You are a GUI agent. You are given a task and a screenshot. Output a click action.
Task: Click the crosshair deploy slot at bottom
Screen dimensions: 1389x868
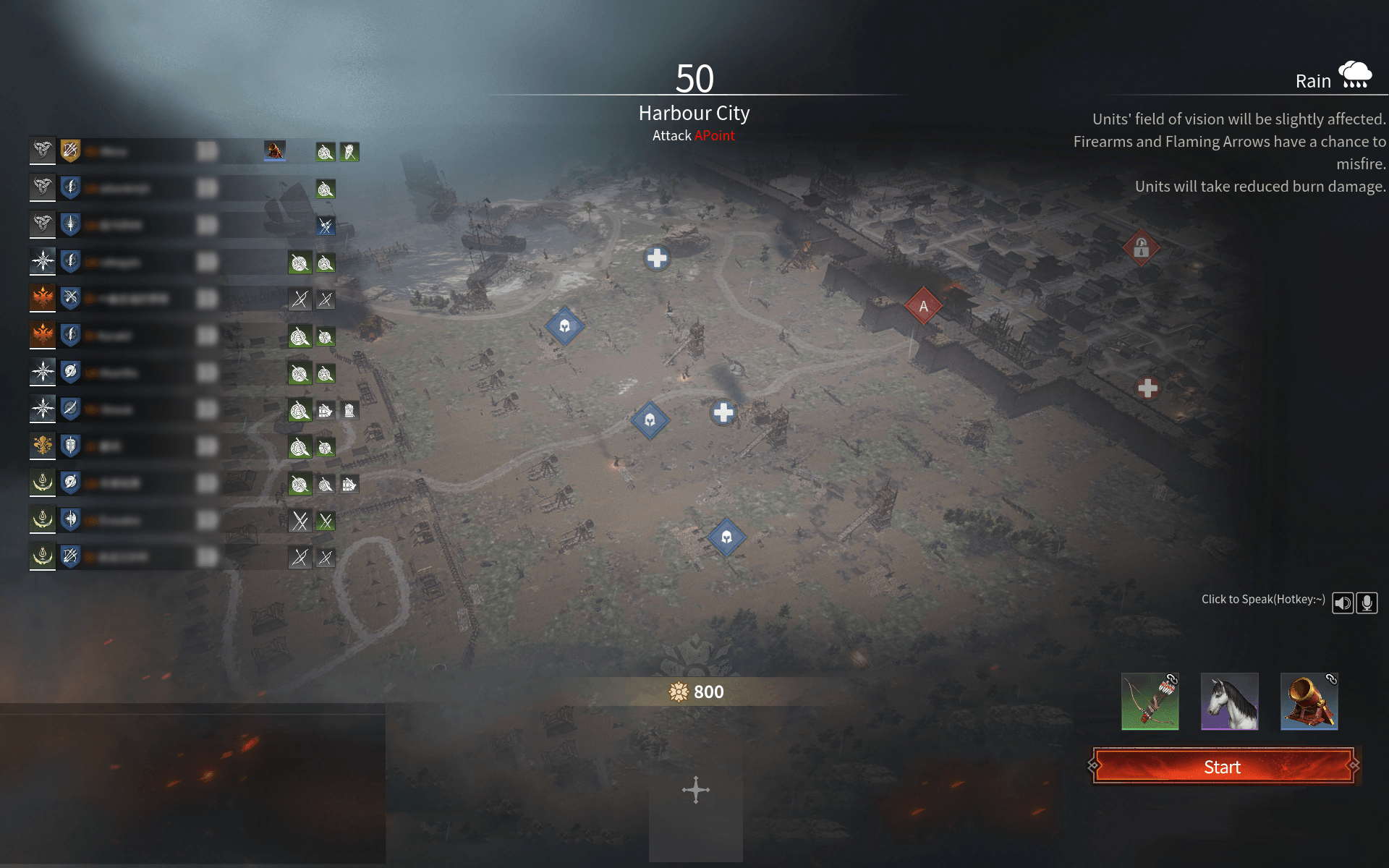tap(695, 790)
